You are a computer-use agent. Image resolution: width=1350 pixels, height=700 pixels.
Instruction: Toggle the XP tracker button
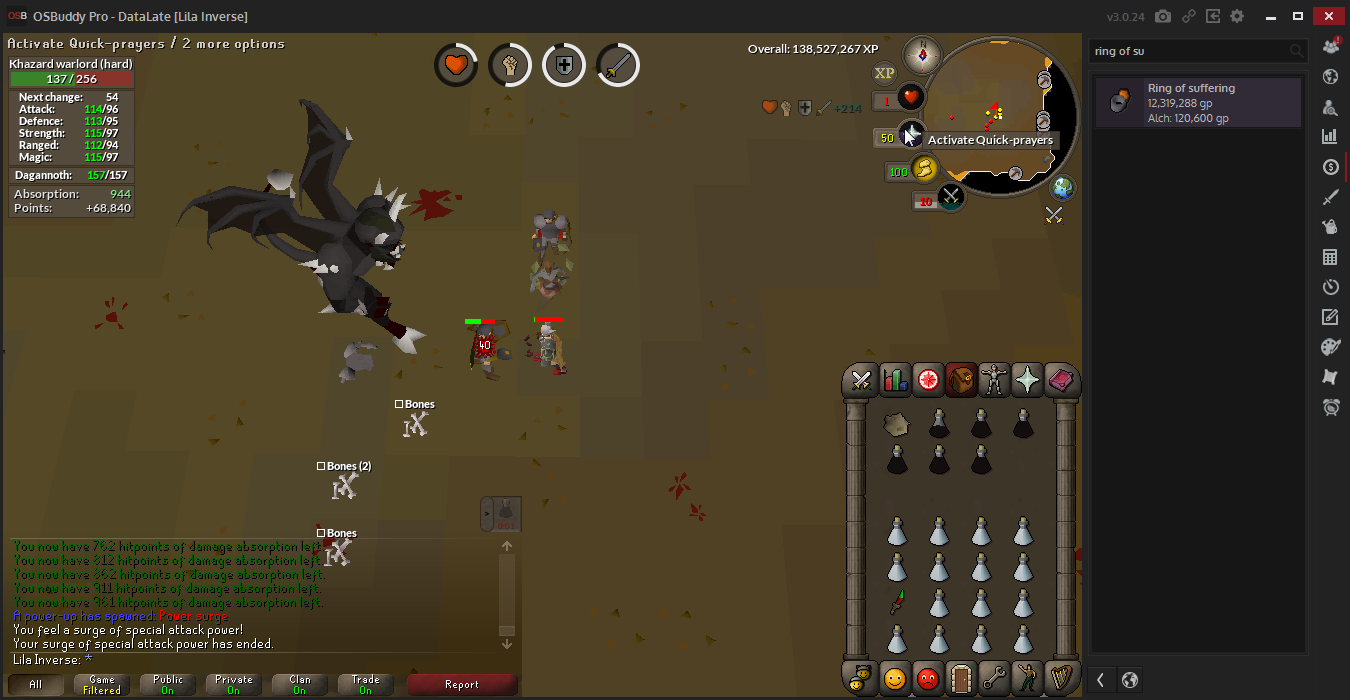click(884, 73)
